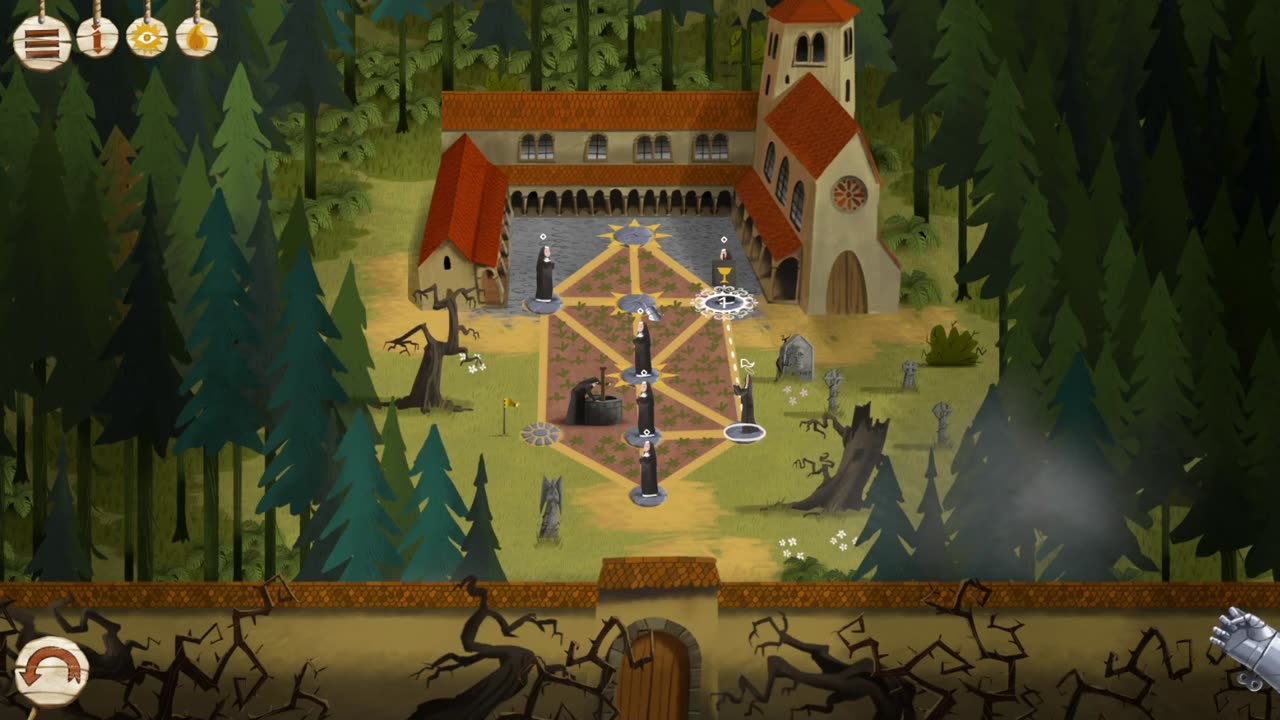Viewport: 1280px width, 720px height.
Task: Toggle the sun eye vision icon
Action: [x=147, y=39]
